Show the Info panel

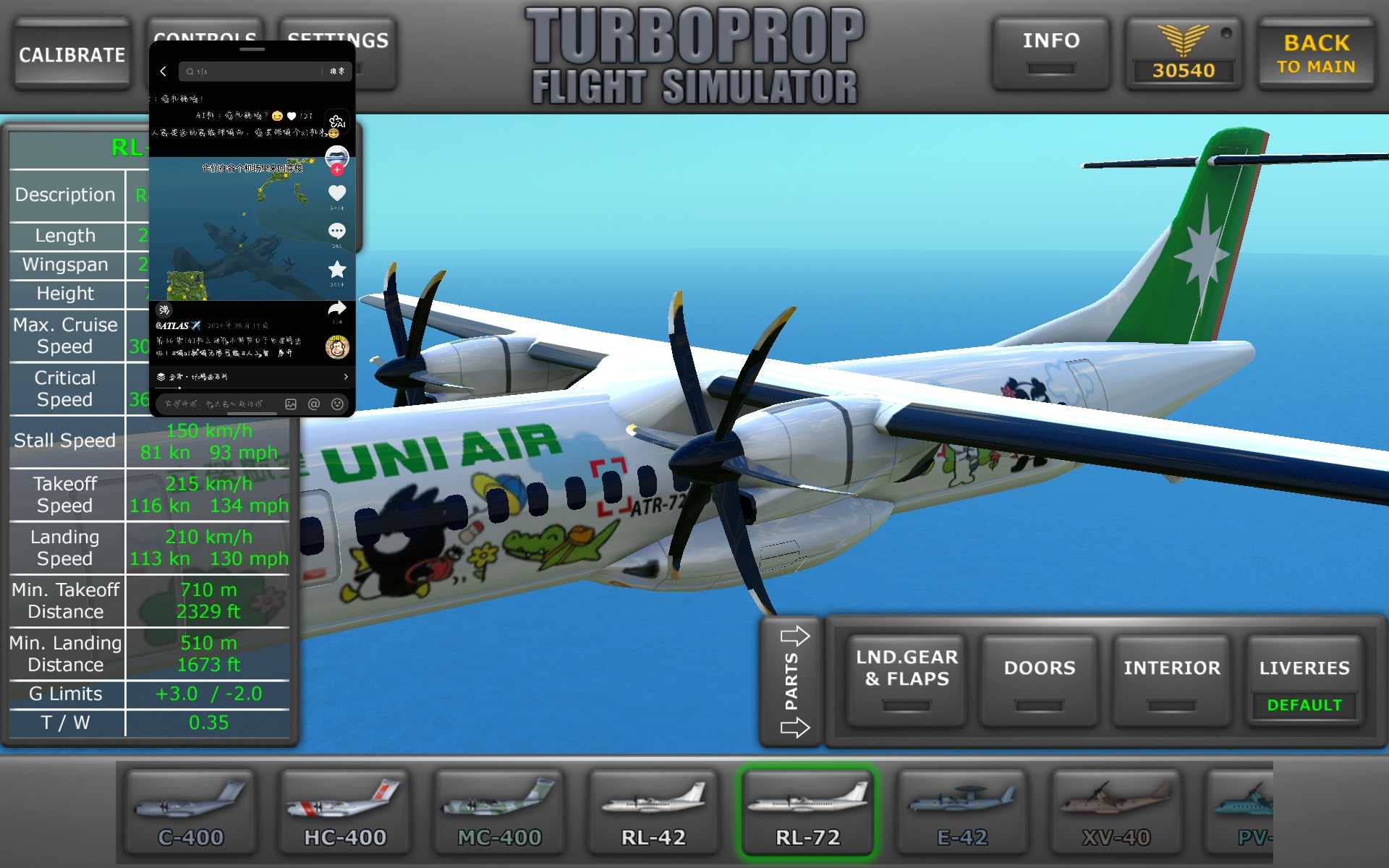(x=1050, y=54)
